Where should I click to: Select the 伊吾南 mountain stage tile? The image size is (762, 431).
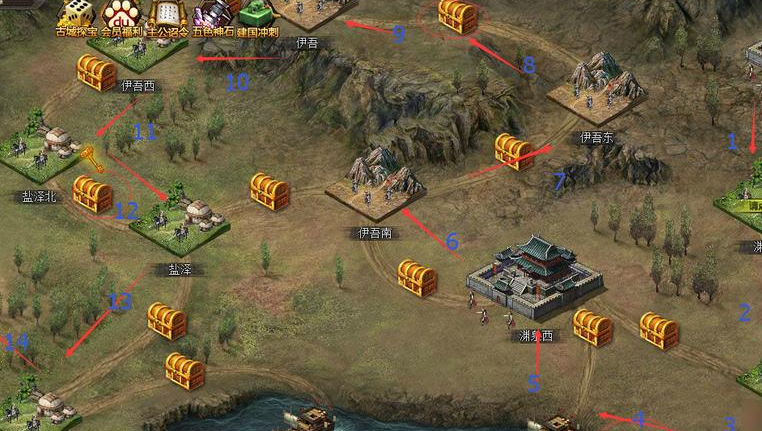coord(374,183)
